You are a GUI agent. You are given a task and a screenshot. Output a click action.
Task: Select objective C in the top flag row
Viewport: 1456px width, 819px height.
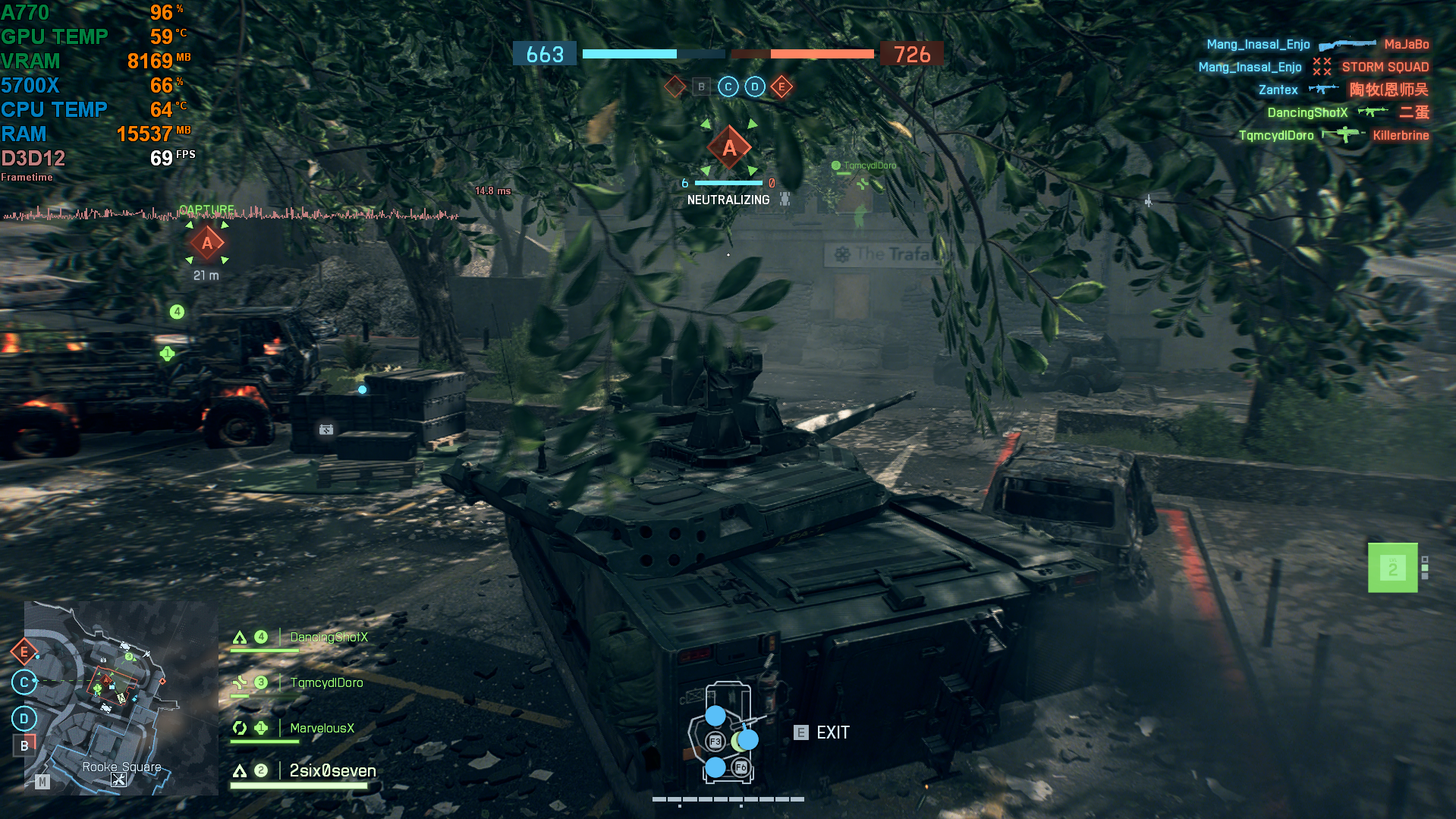[728, 87]
